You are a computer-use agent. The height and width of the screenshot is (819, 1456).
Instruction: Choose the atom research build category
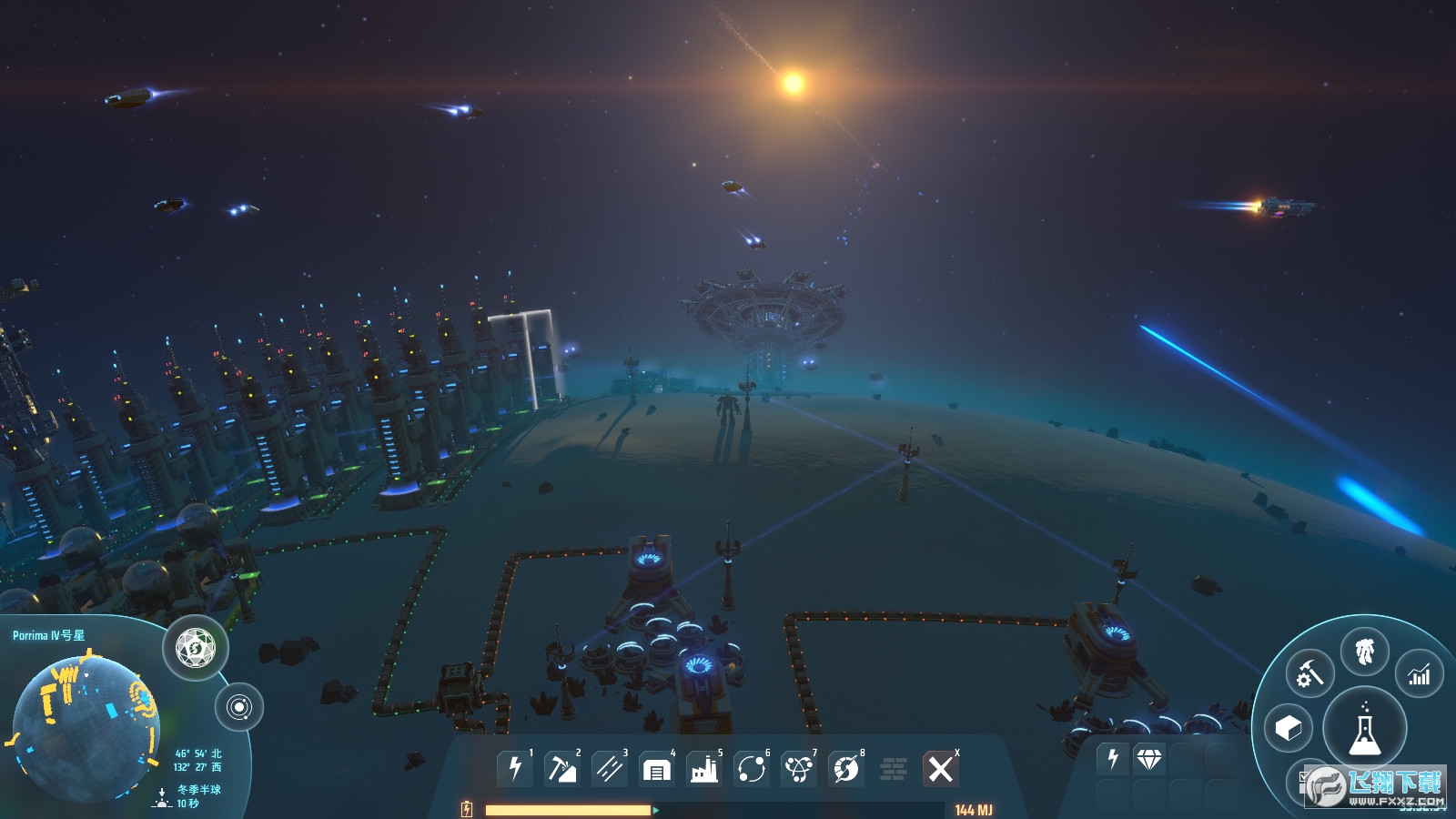pos(799,769)
